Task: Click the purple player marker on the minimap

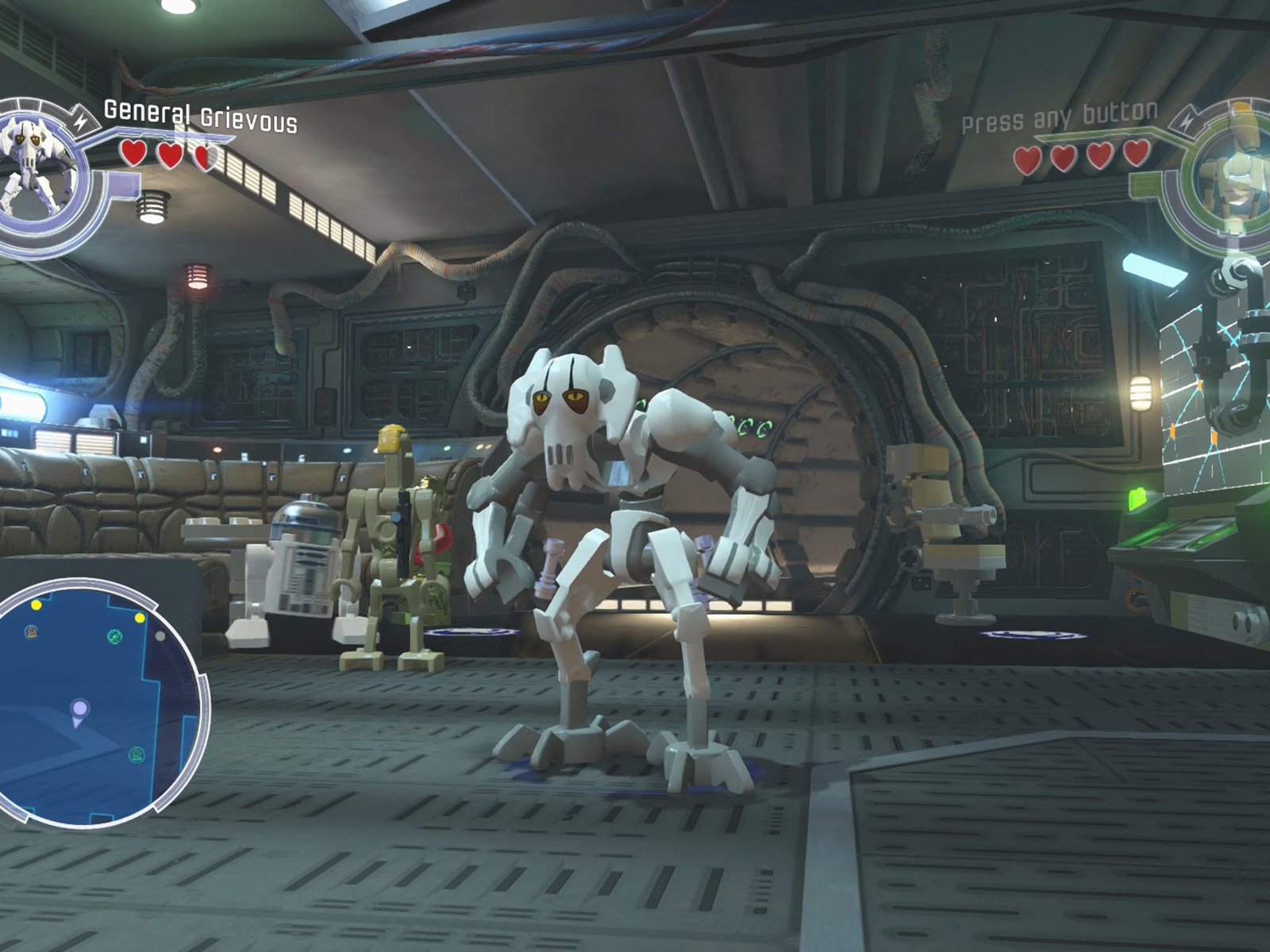Action: click(x=79, y=708)
